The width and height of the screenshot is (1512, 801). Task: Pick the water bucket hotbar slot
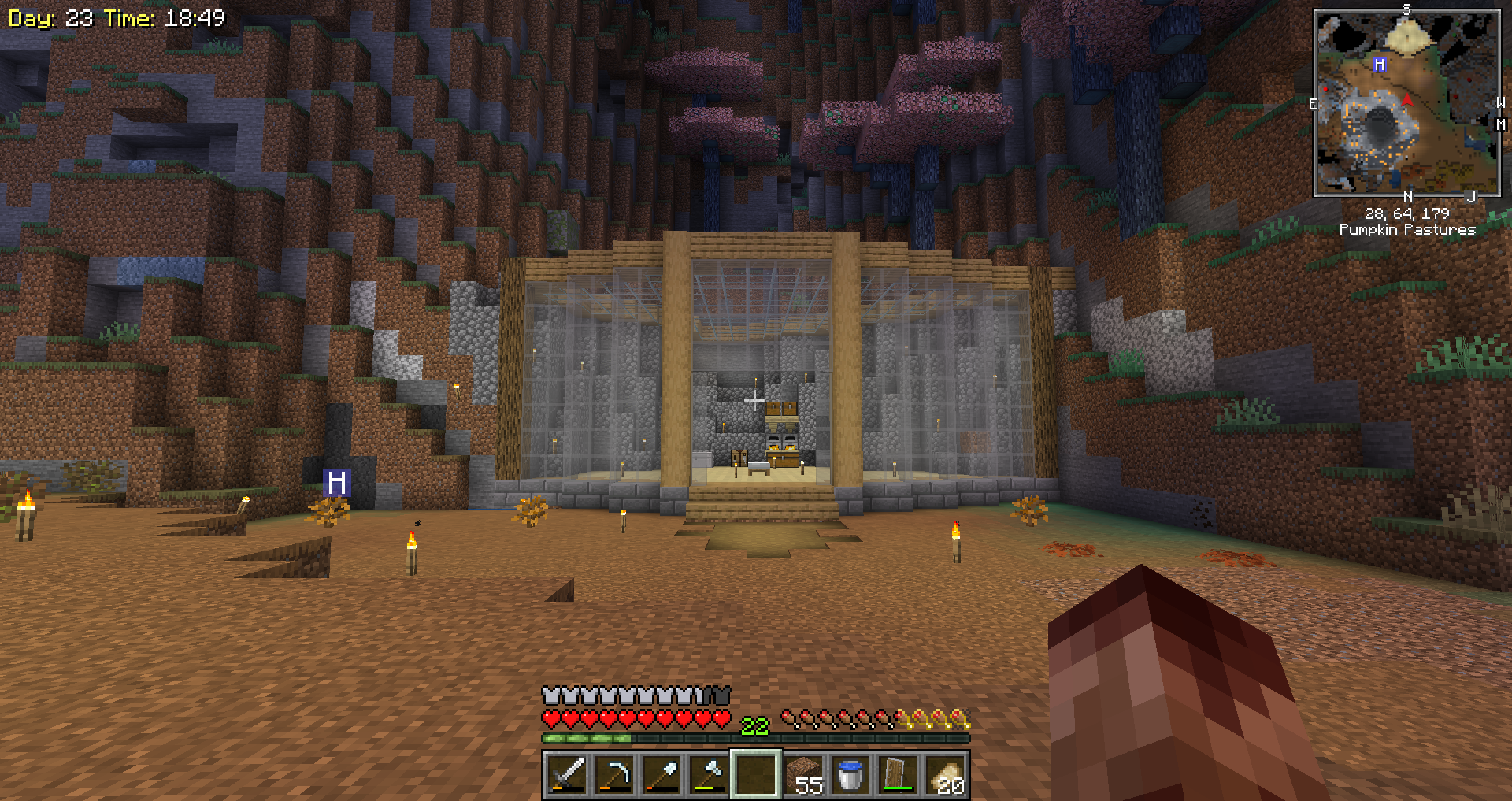click(850, 774)
